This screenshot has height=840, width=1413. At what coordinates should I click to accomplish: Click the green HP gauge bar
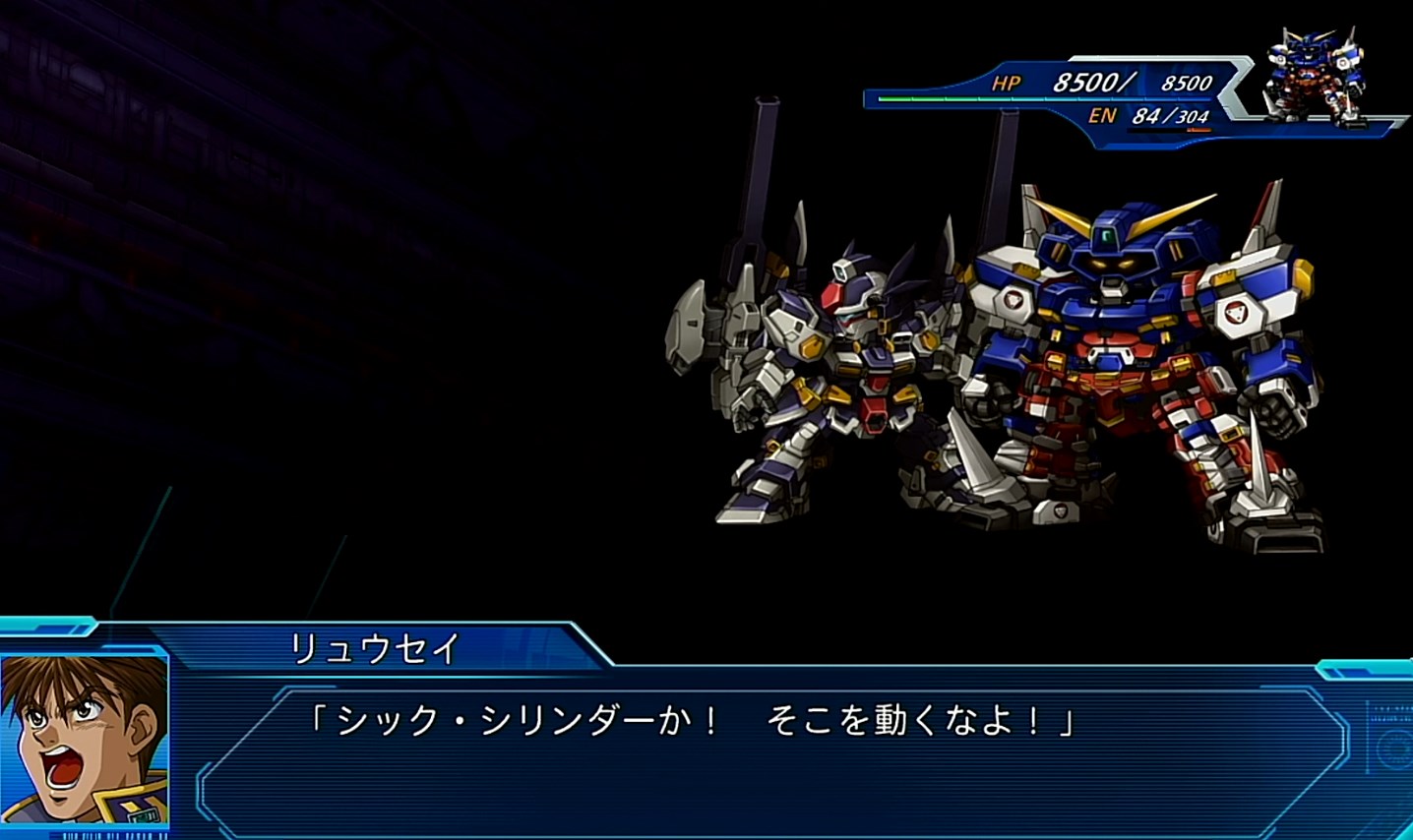[915, 98]
